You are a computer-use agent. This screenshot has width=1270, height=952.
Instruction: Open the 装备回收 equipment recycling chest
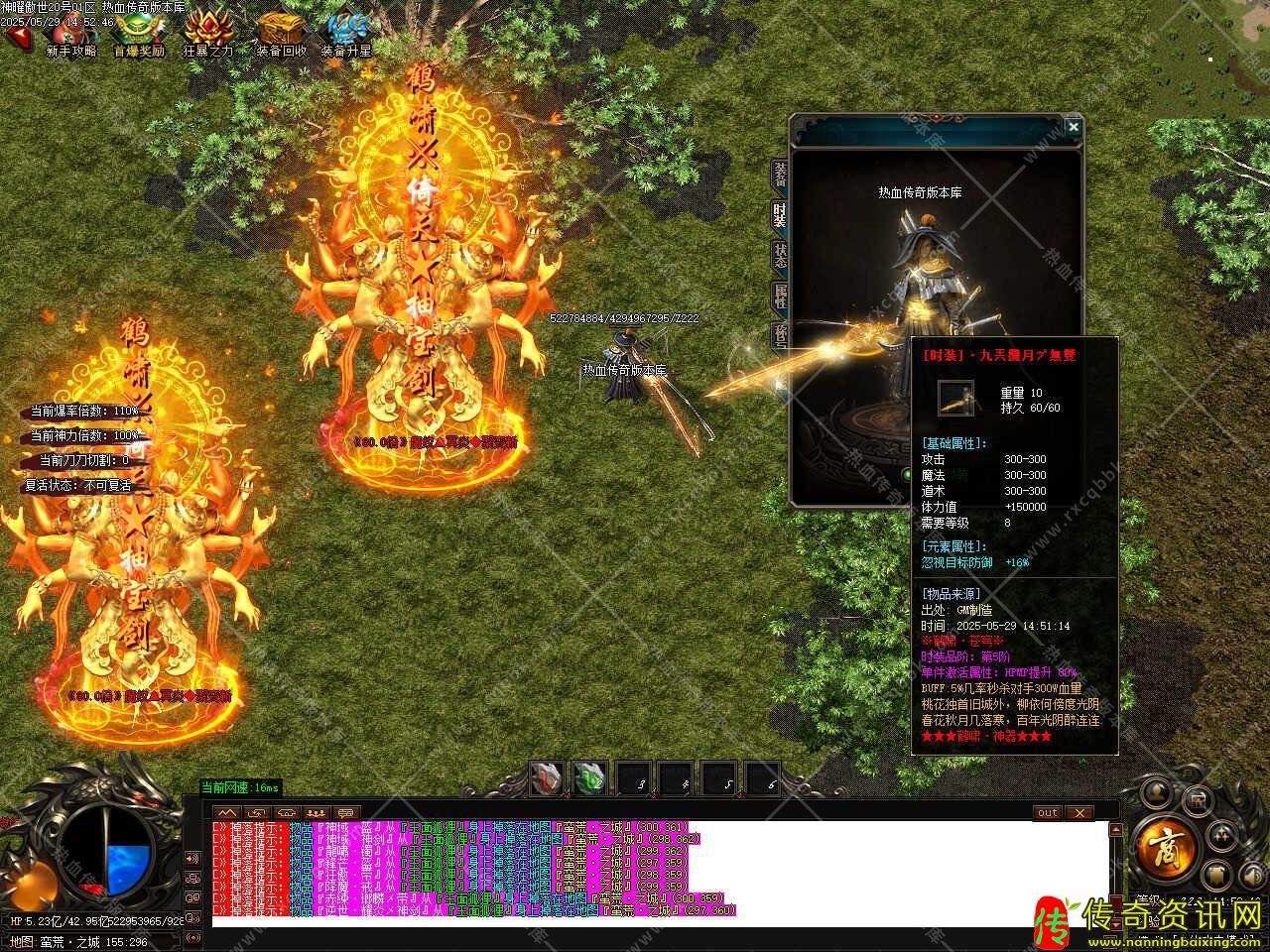[x=281, y=34]
